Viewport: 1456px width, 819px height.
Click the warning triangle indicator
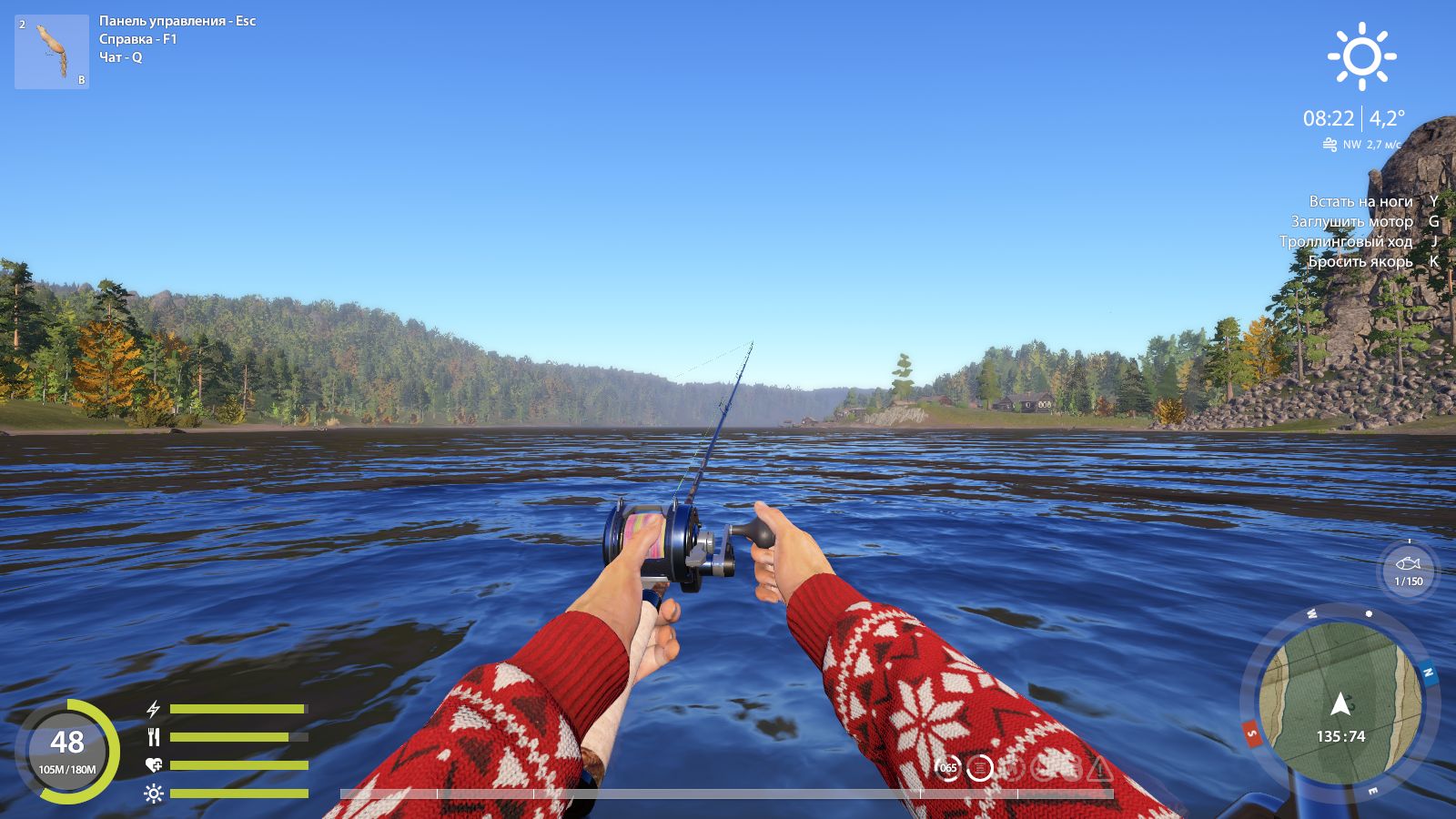pyautogui.click(x=1098, y=769)
